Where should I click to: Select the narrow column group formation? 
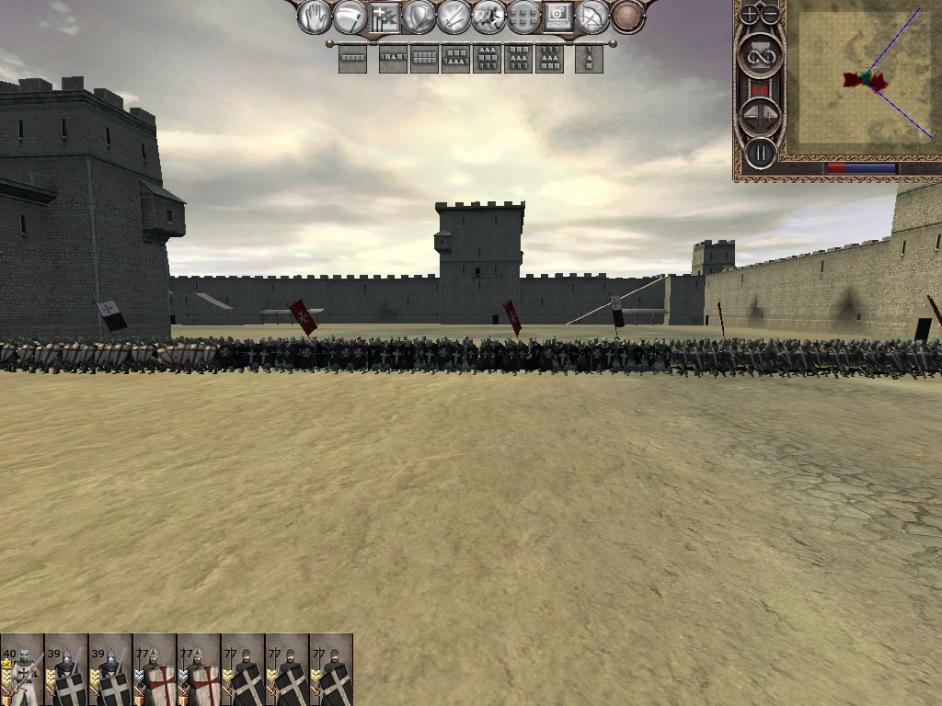[589, 59]
